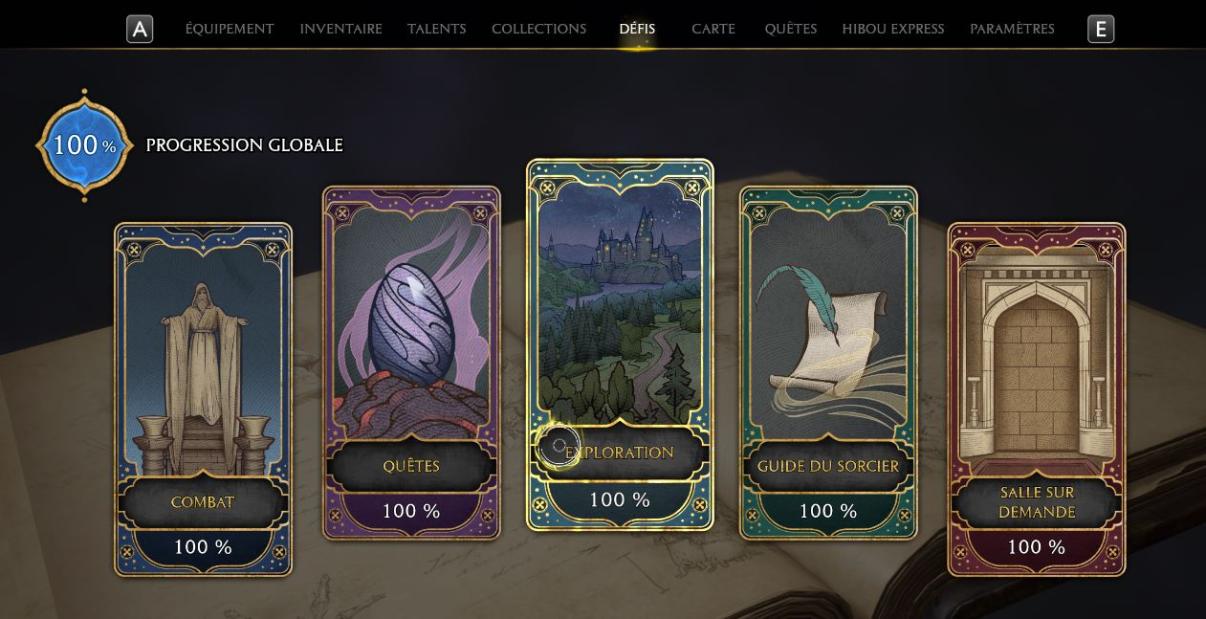The width and height of the screenshot is (1206, 619).
Task: Switch to the Équipement tab
Action: click(229, 29)
